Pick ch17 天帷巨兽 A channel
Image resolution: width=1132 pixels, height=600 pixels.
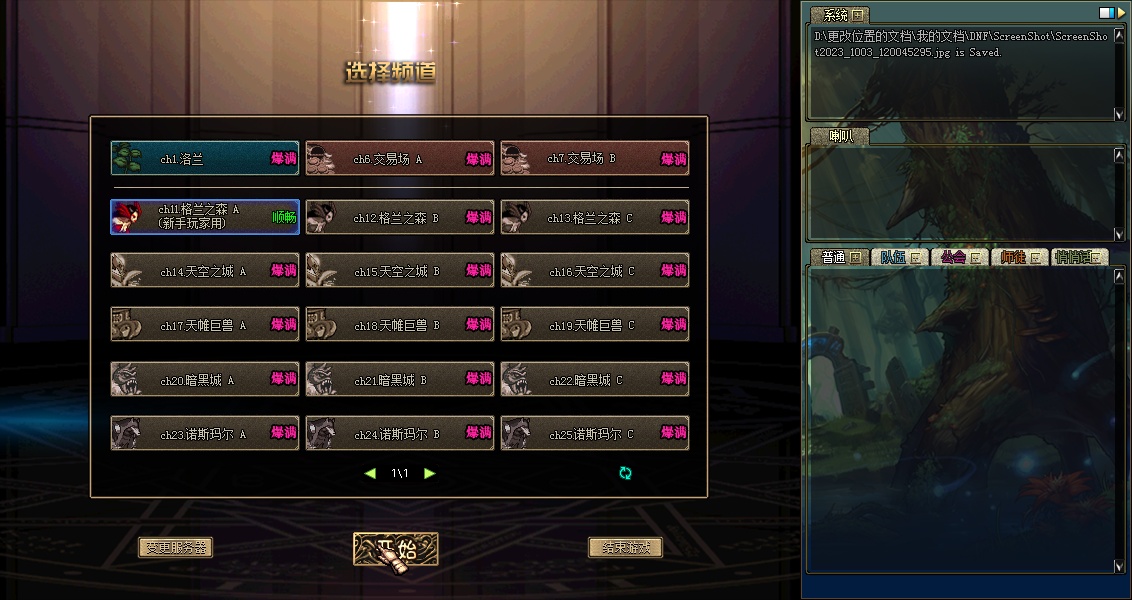pos(204,325)
